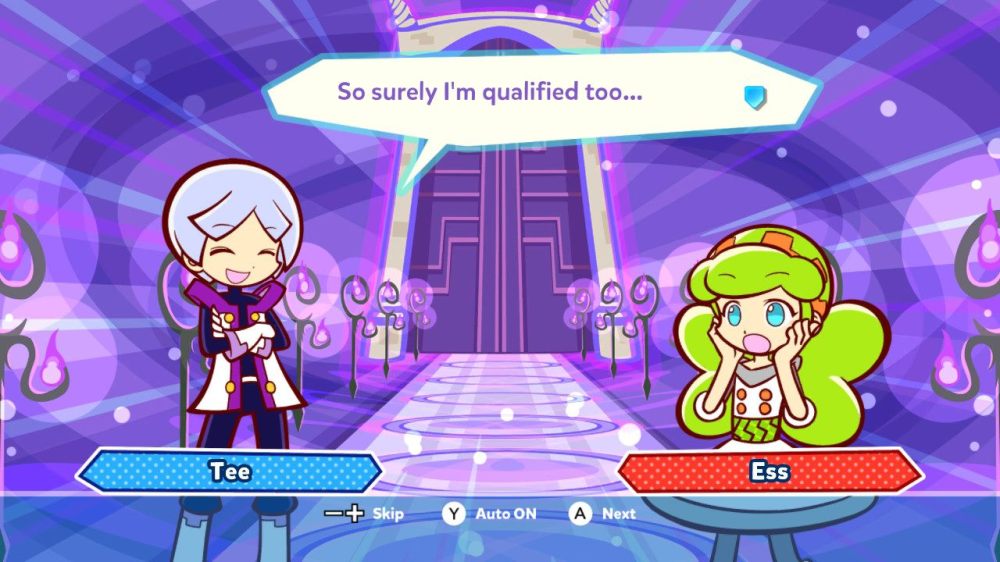Skip the cutscene dialogue
The width and height of the screenshot is (1000, 562).
[365, 514]
